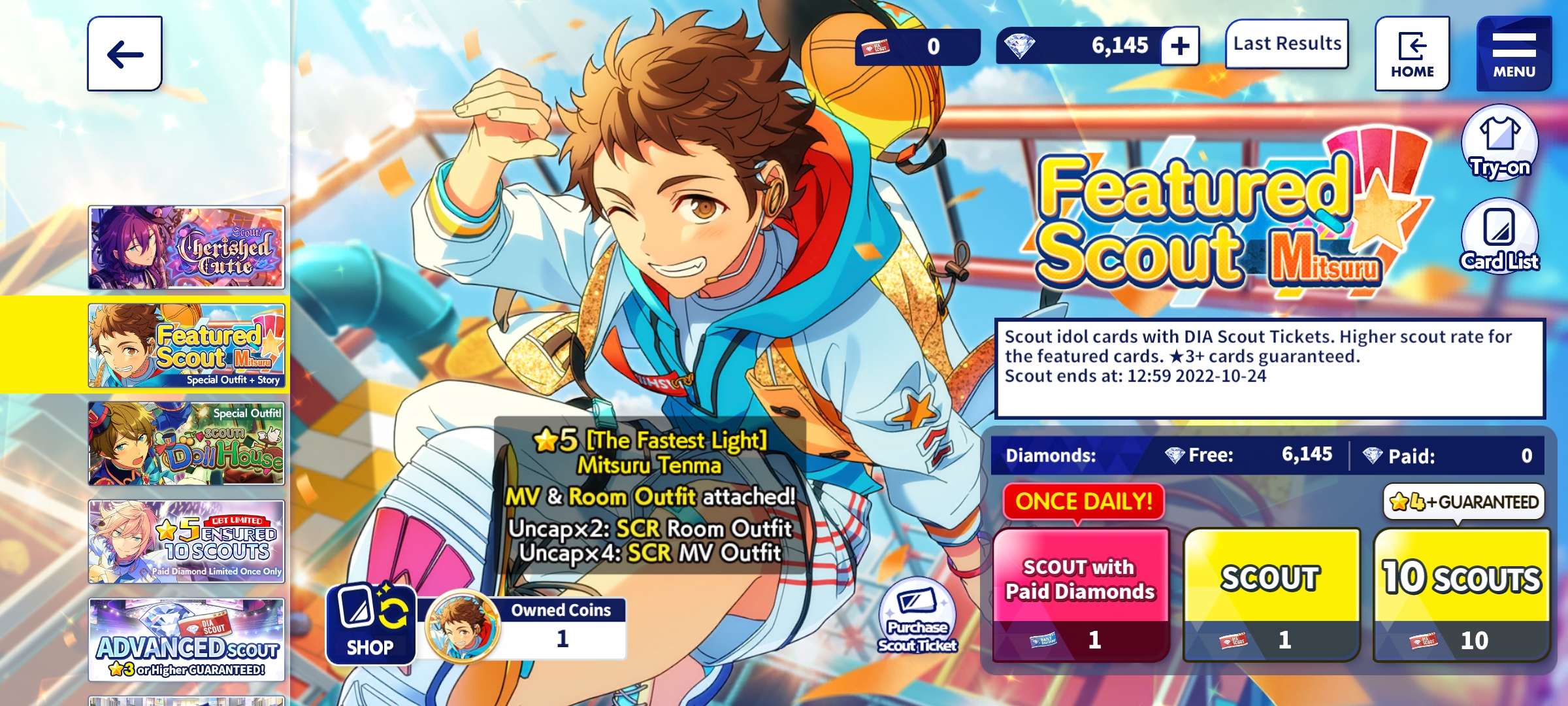Select the Featured Scout Mitsuru banner
This screenshot has height=706, width=1568.
[x=187, y=346]
